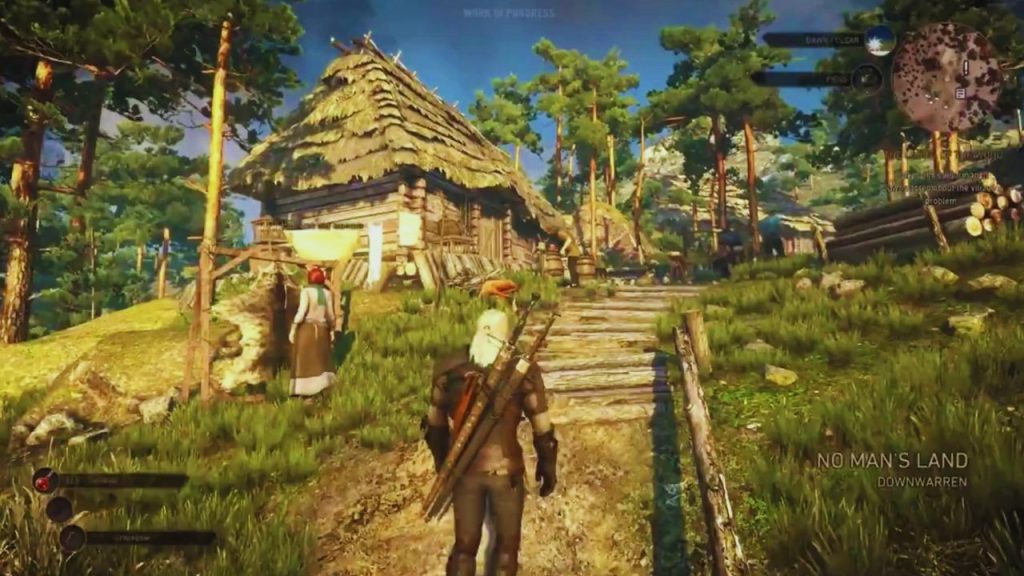Image resolution: width=1024 pixels, height=576 pixels.
Task: Click the crossbow quick slot icon
Action: 72,538
